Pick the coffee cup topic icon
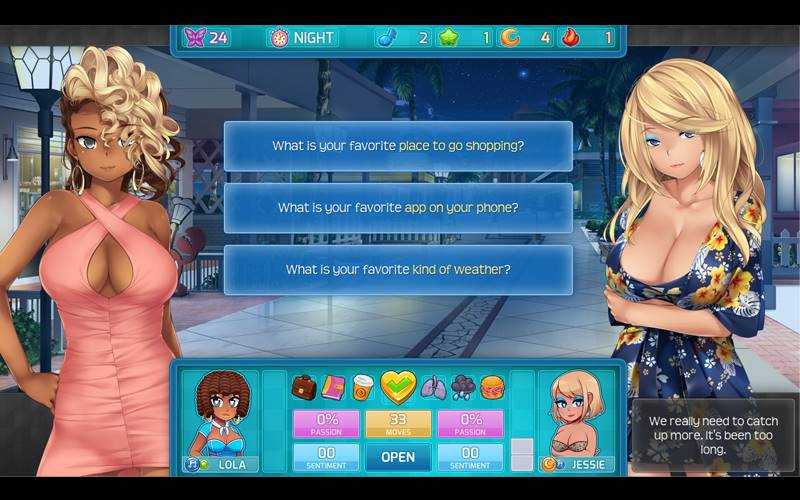The height and width of the screenshot is (500, 800). coord(362,387)
